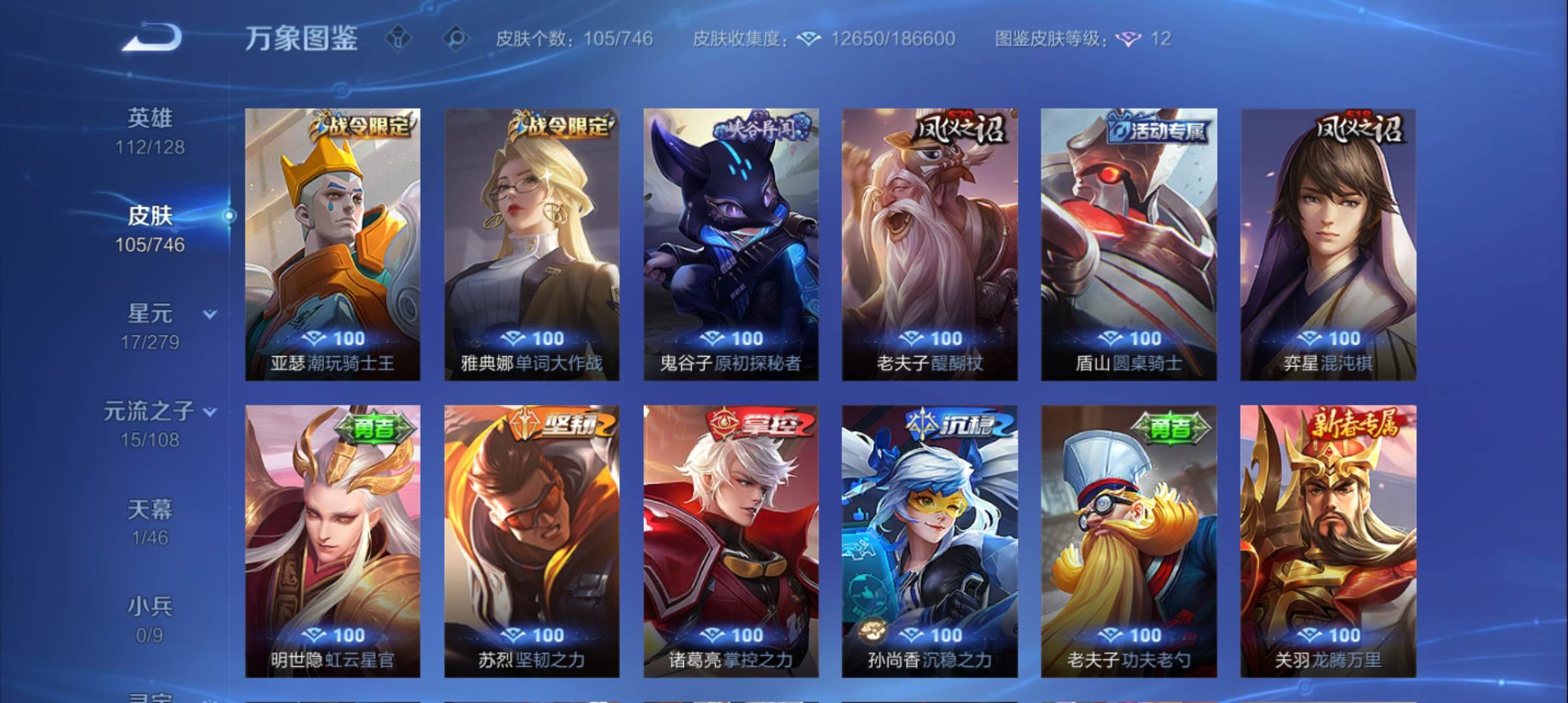Click the 小兵 category label
The image size is (1568, 703).
[152, 607]
